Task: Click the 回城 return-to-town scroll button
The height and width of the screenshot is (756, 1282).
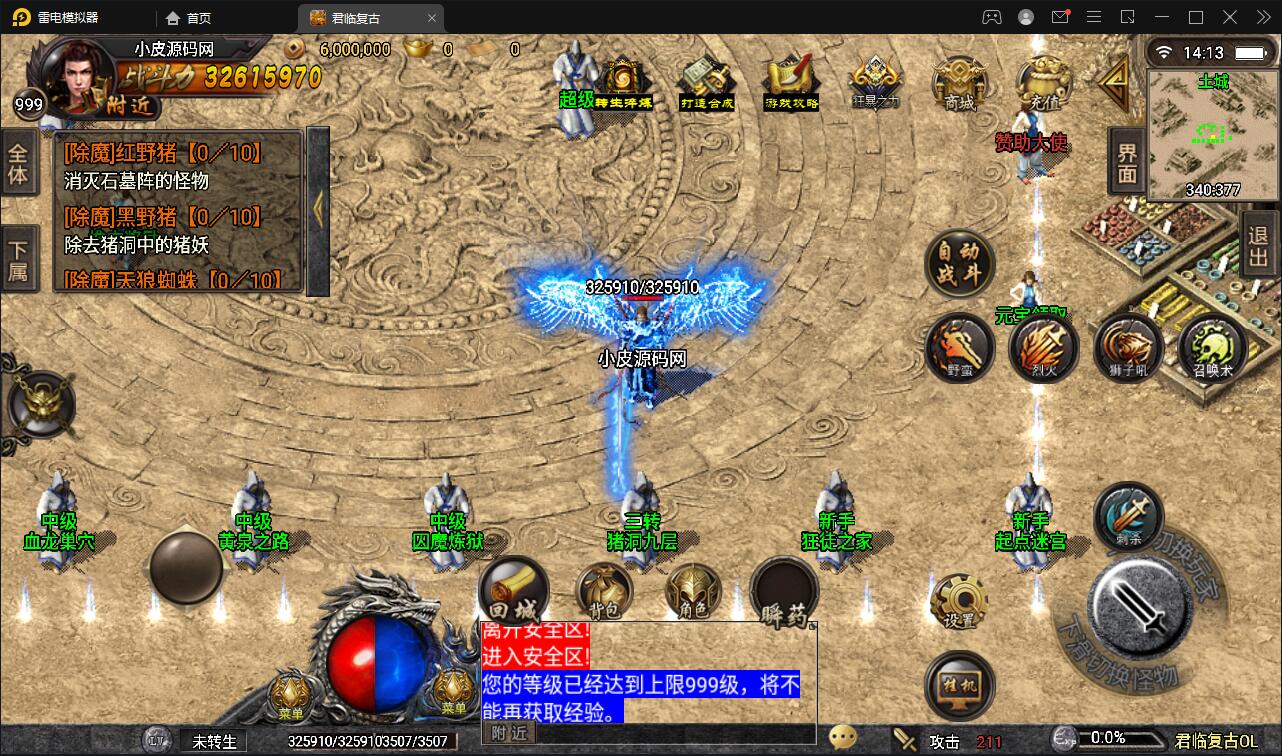Action: (x=513, y=590)
